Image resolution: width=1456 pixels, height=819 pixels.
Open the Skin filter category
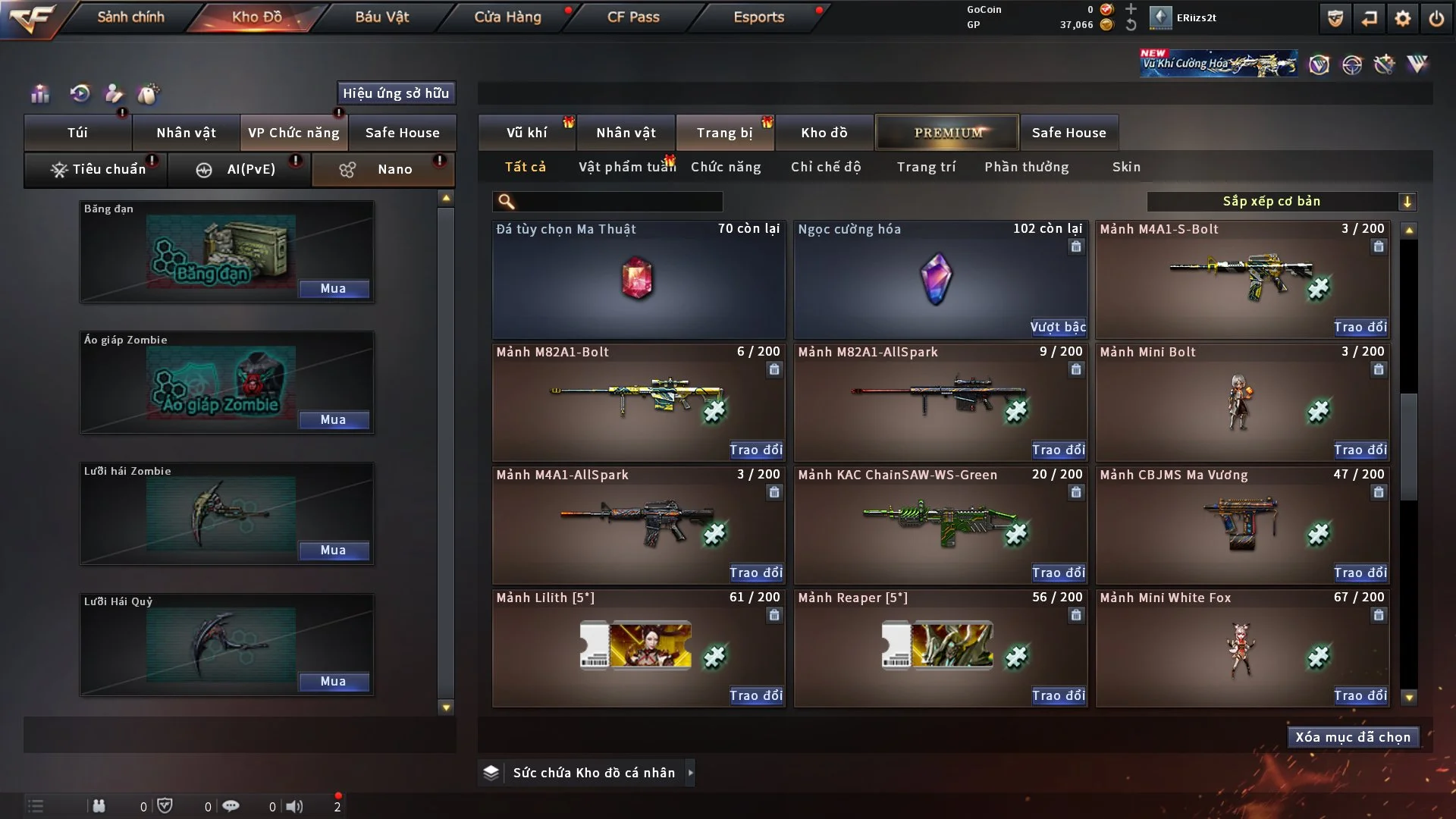point(1126,167)
